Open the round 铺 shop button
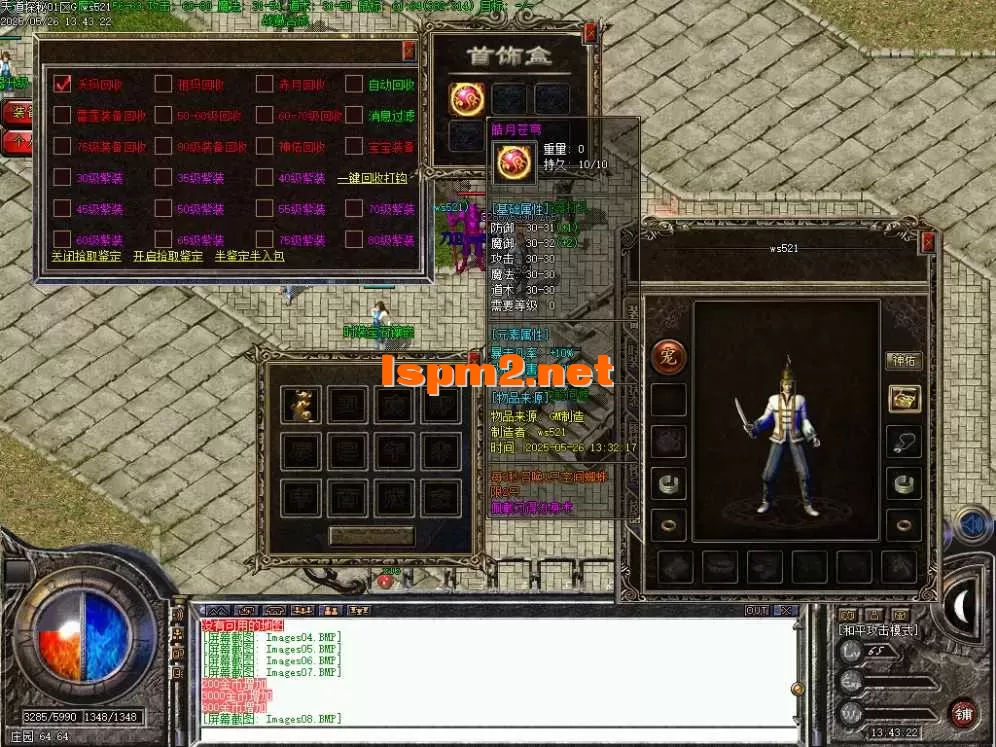 coord(964,712)
